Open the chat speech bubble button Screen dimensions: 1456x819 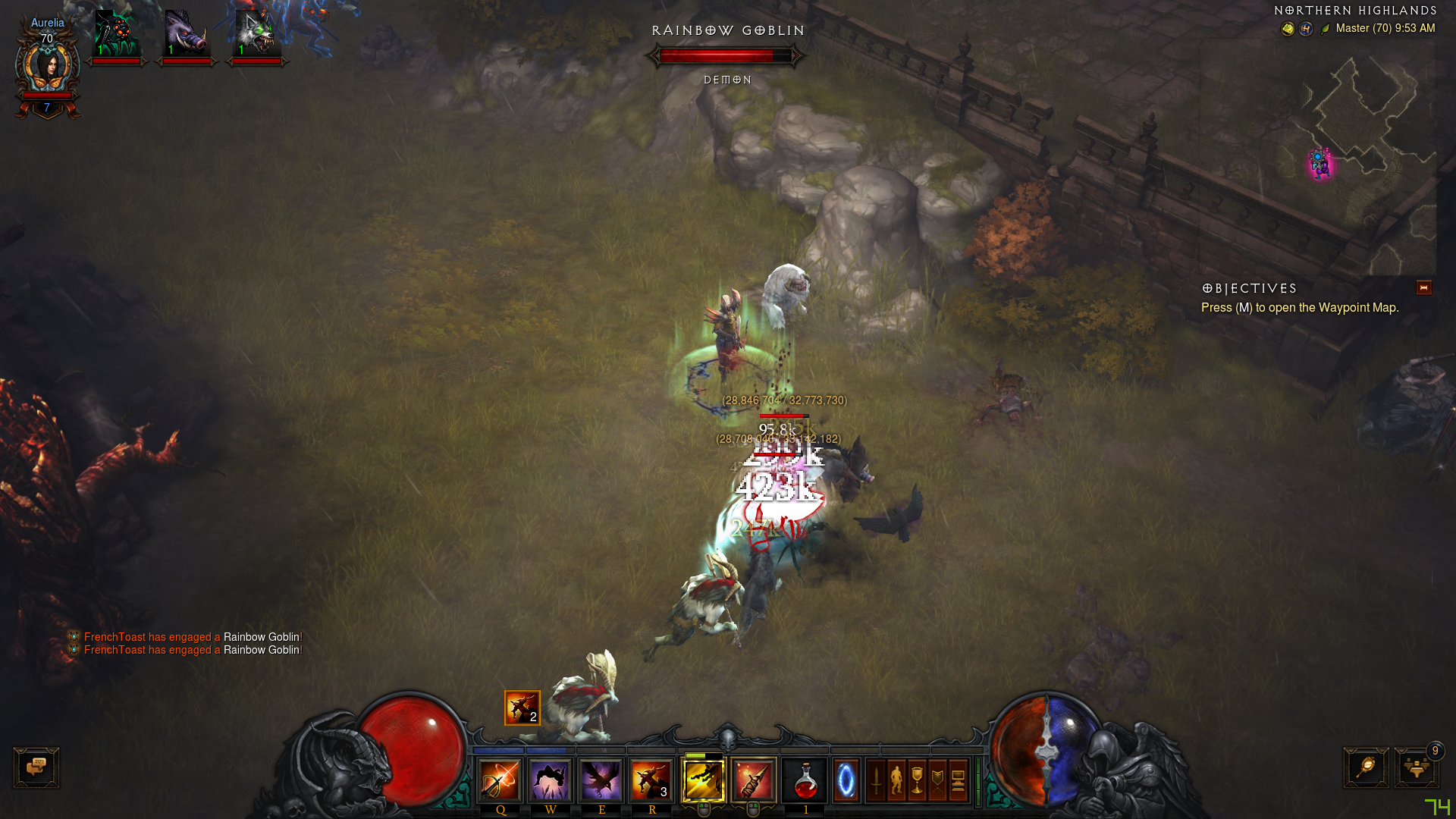pyautogui.click(x=36, y=767)
